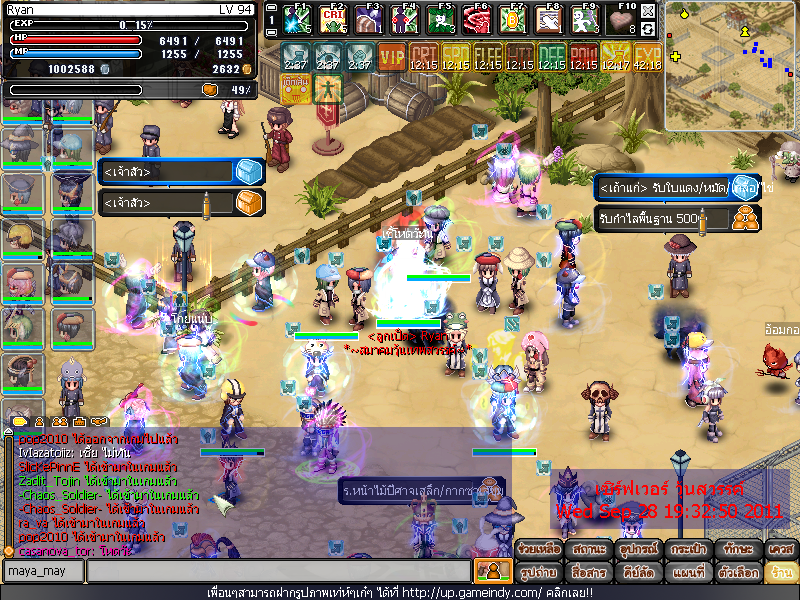800x600 pixels.
Task: Open the ร้าน shop button
Action: (778, 573)
